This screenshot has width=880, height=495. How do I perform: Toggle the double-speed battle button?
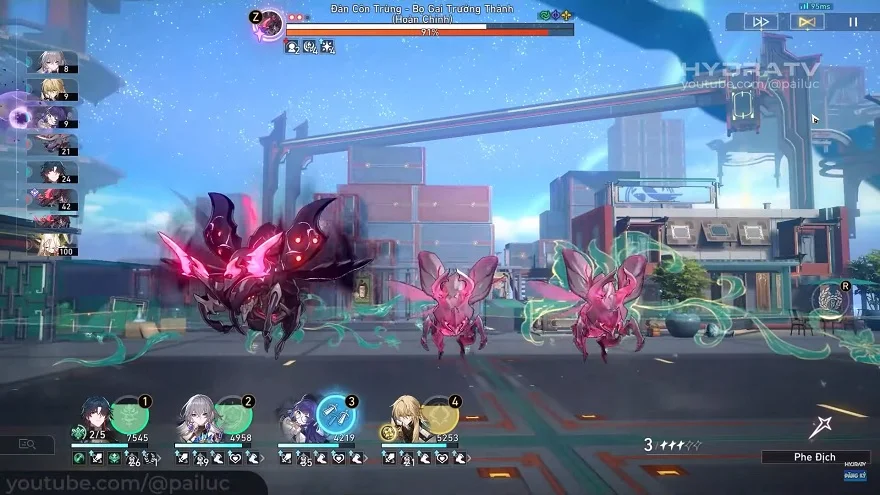[x=763, y=21]
